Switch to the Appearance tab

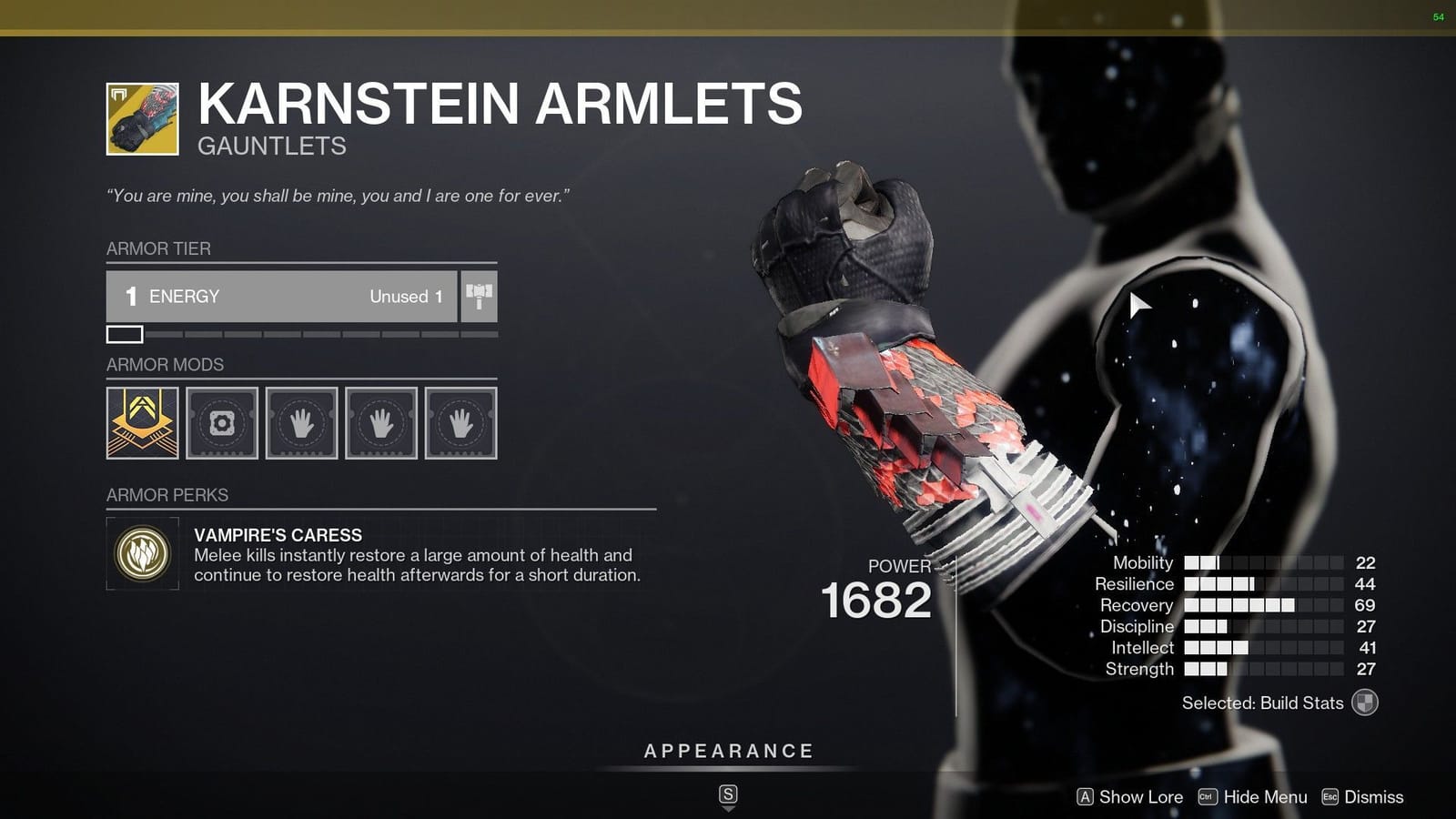click(x=727, y=751)
